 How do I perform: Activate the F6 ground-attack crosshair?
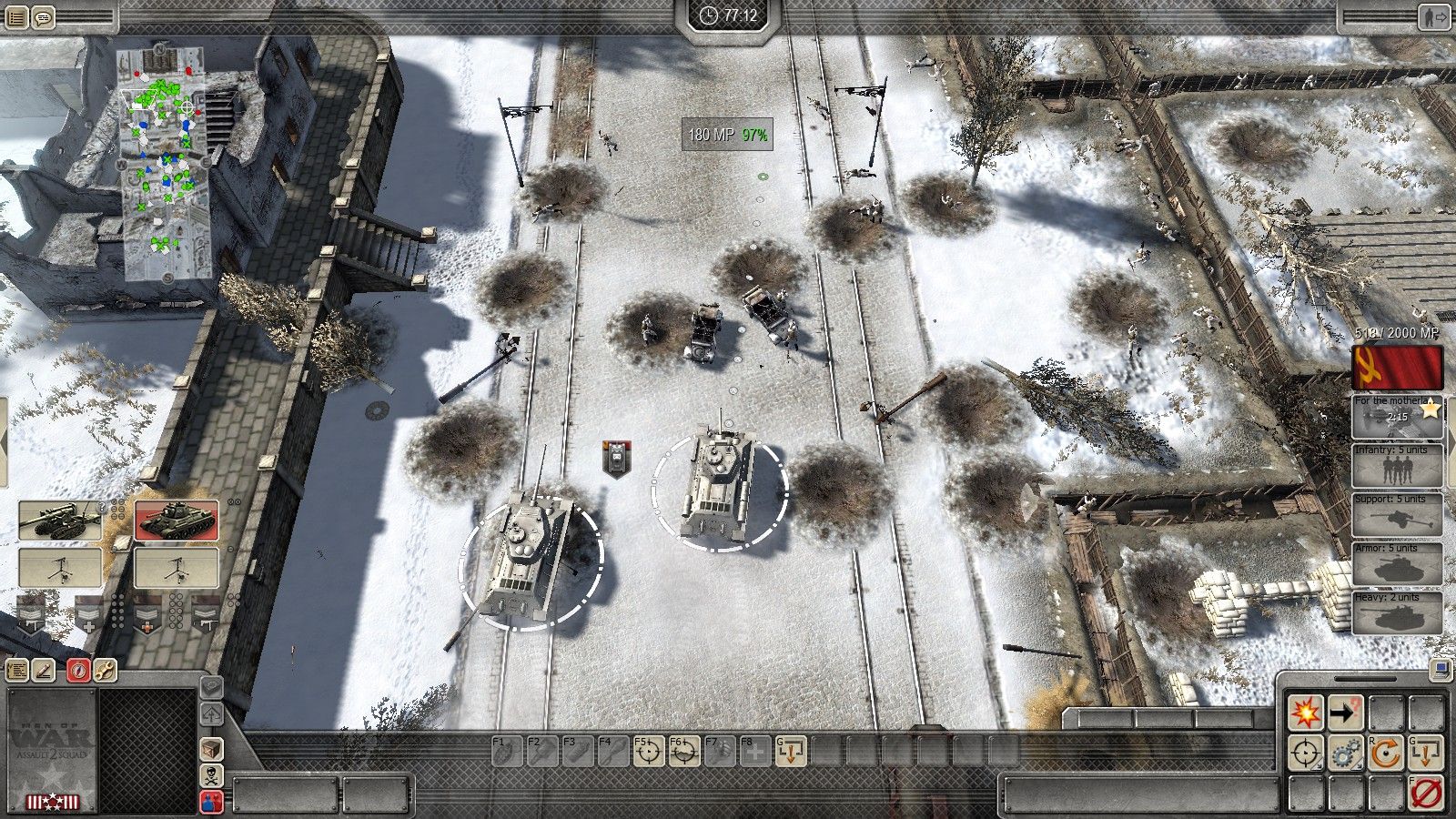[x=684, y=752]
